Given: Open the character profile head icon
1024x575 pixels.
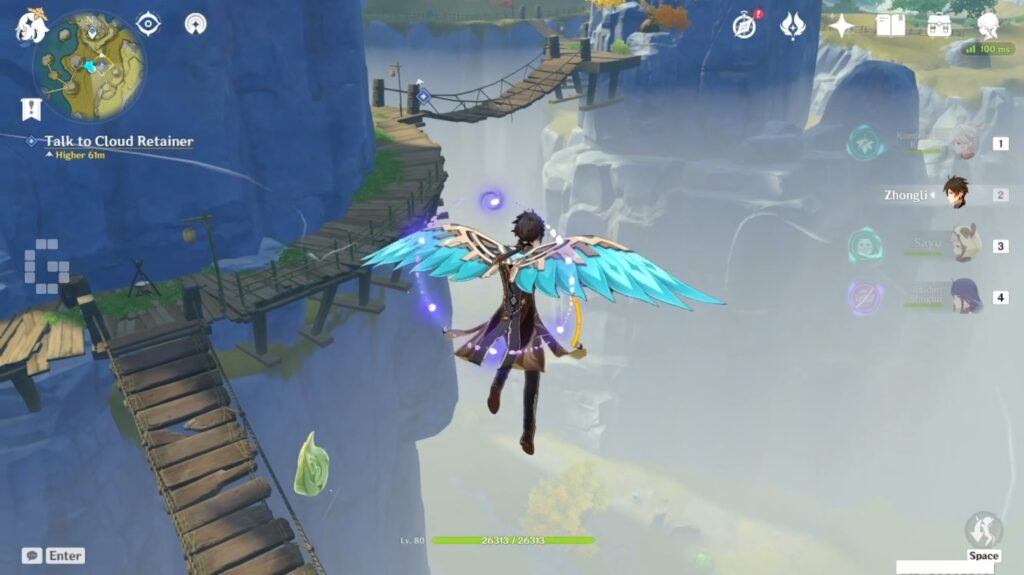Looking at the screenshot, I should pos(987,26).
